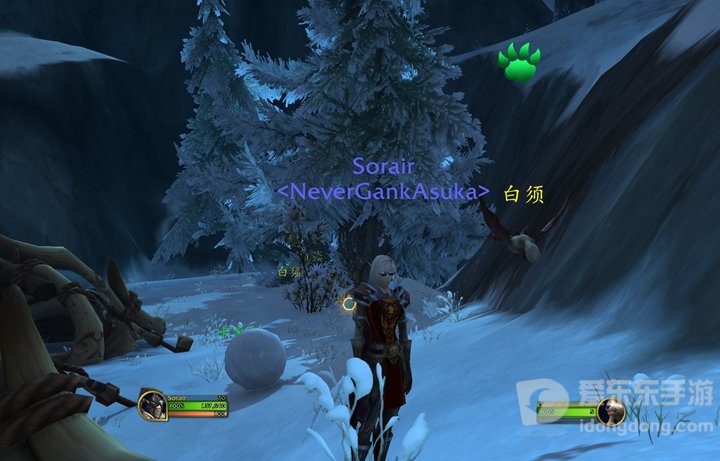Click Sorair's player portrait
This screenshot has height=461, width=720.
[153, 405]
